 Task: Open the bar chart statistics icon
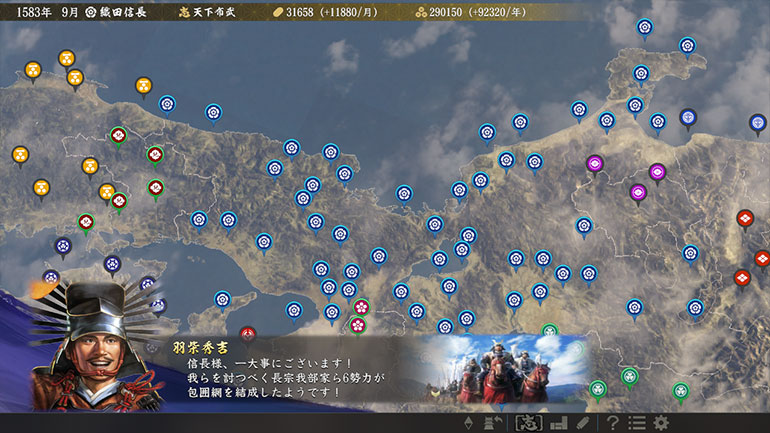click(x=558, y=422)
